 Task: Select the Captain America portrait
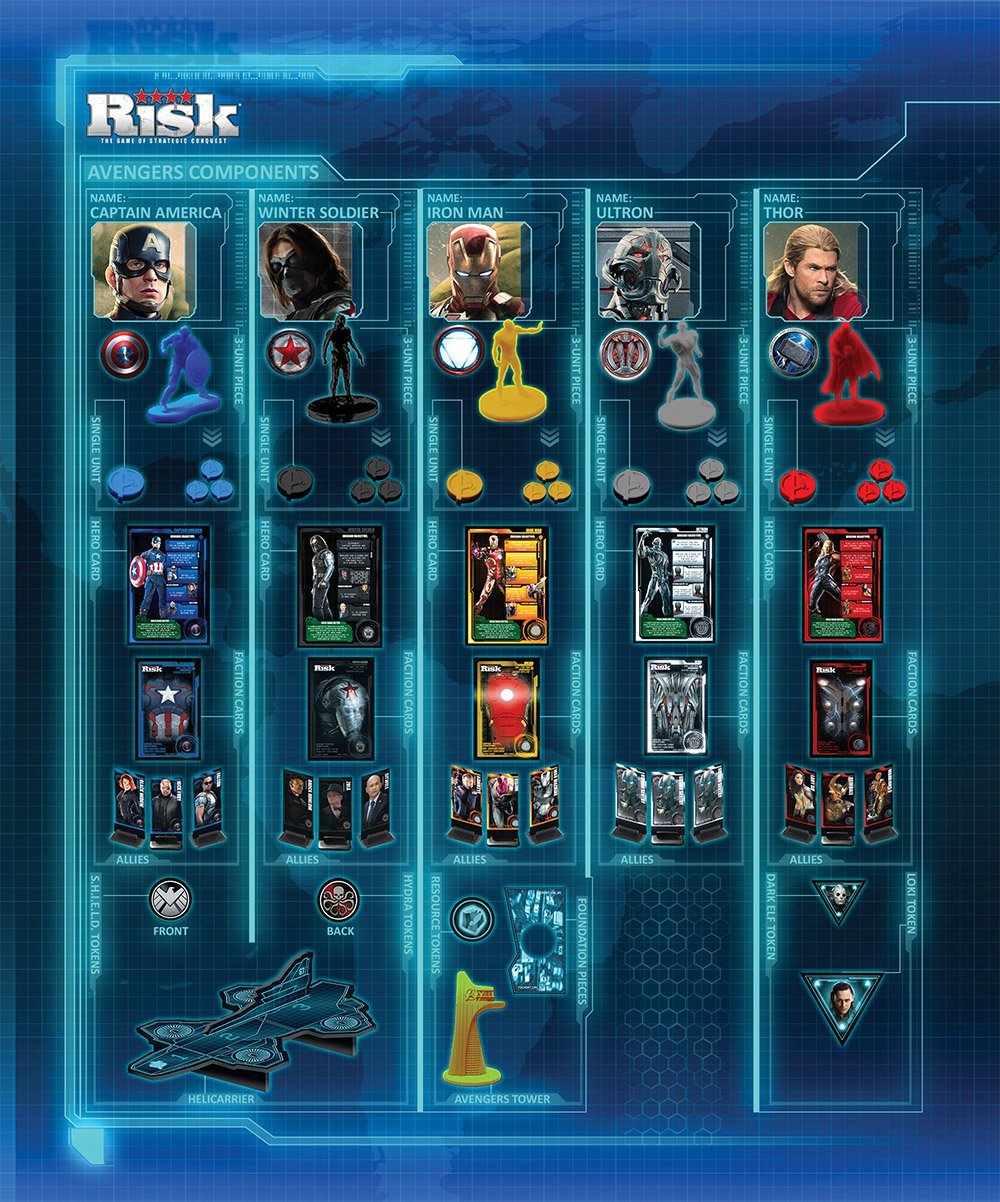click(139, 271)
